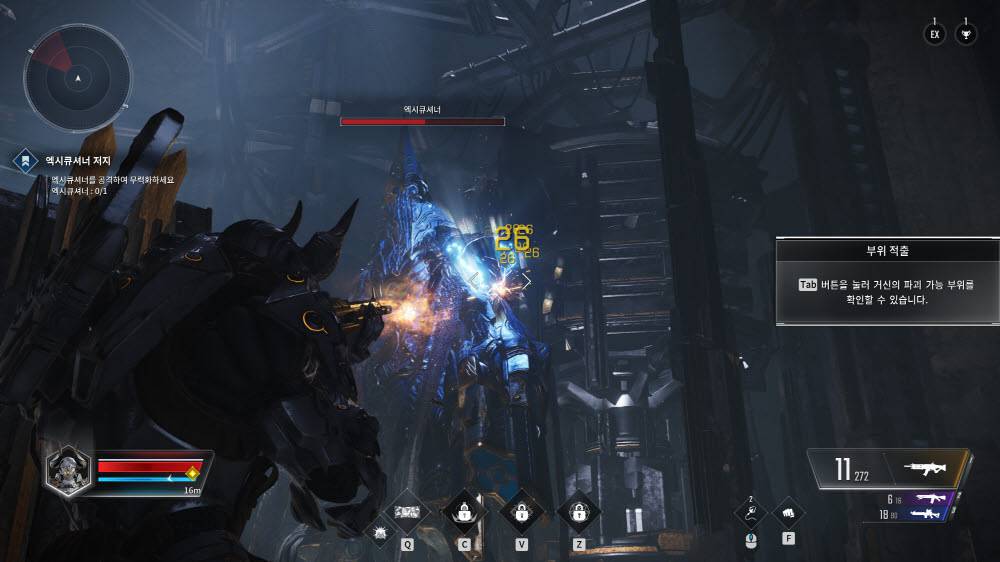The width and height of the screenshot is (1000, 562).
Task: Click the circular radar minimap
Action: coord(78,77)
